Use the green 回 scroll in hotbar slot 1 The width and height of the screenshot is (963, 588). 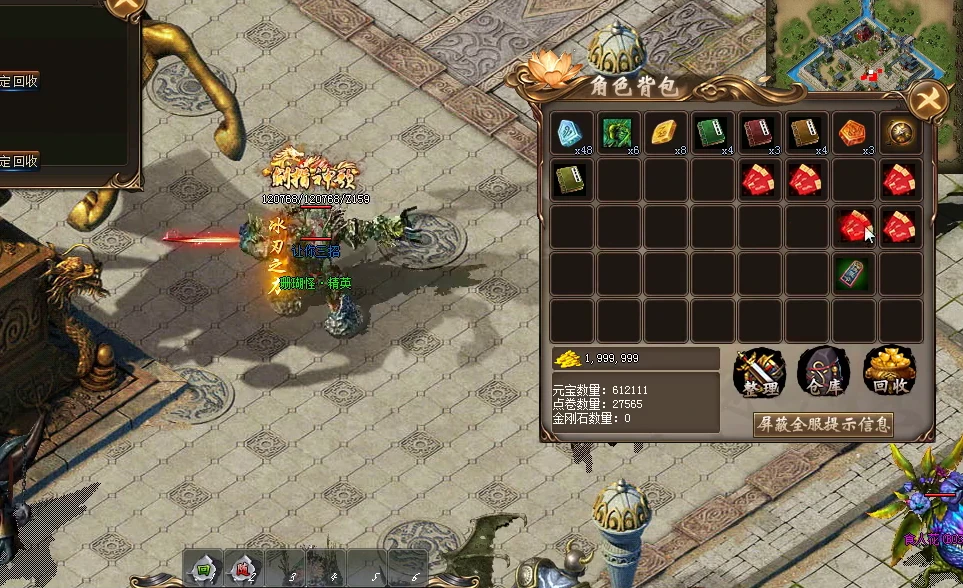203,571
